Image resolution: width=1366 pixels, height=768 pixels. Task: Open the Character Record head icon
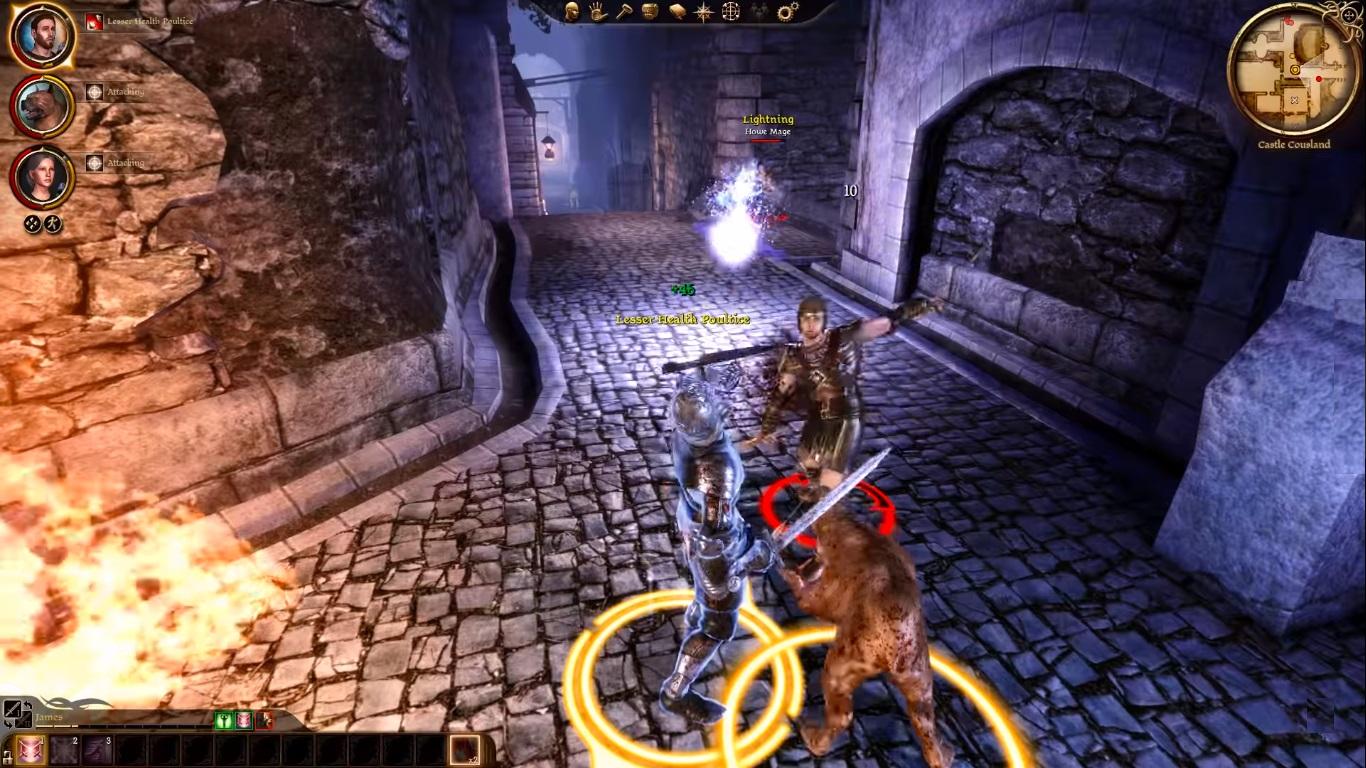(570, 10)
